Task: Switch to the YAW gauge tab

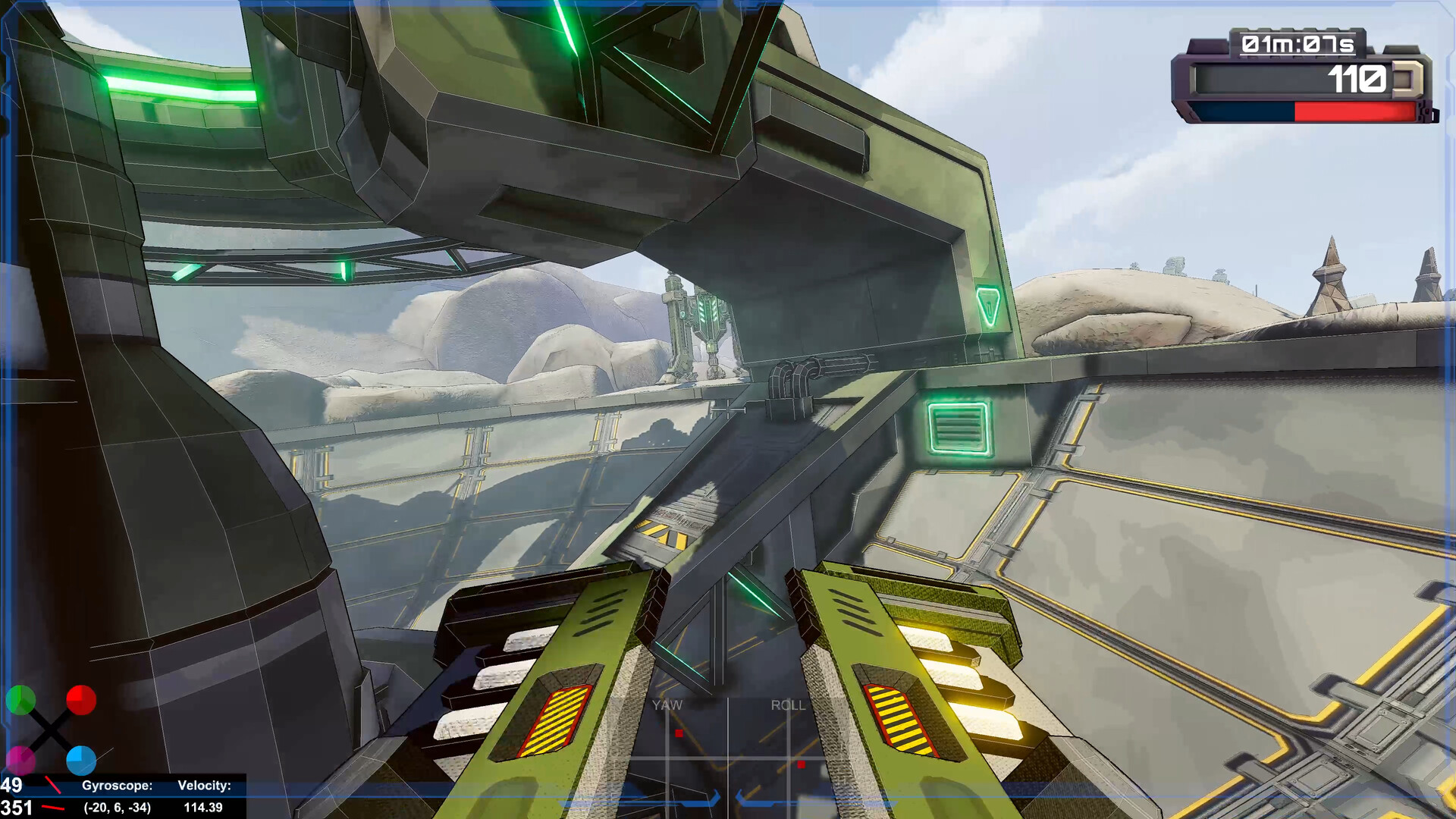Action: pos(666,705)
